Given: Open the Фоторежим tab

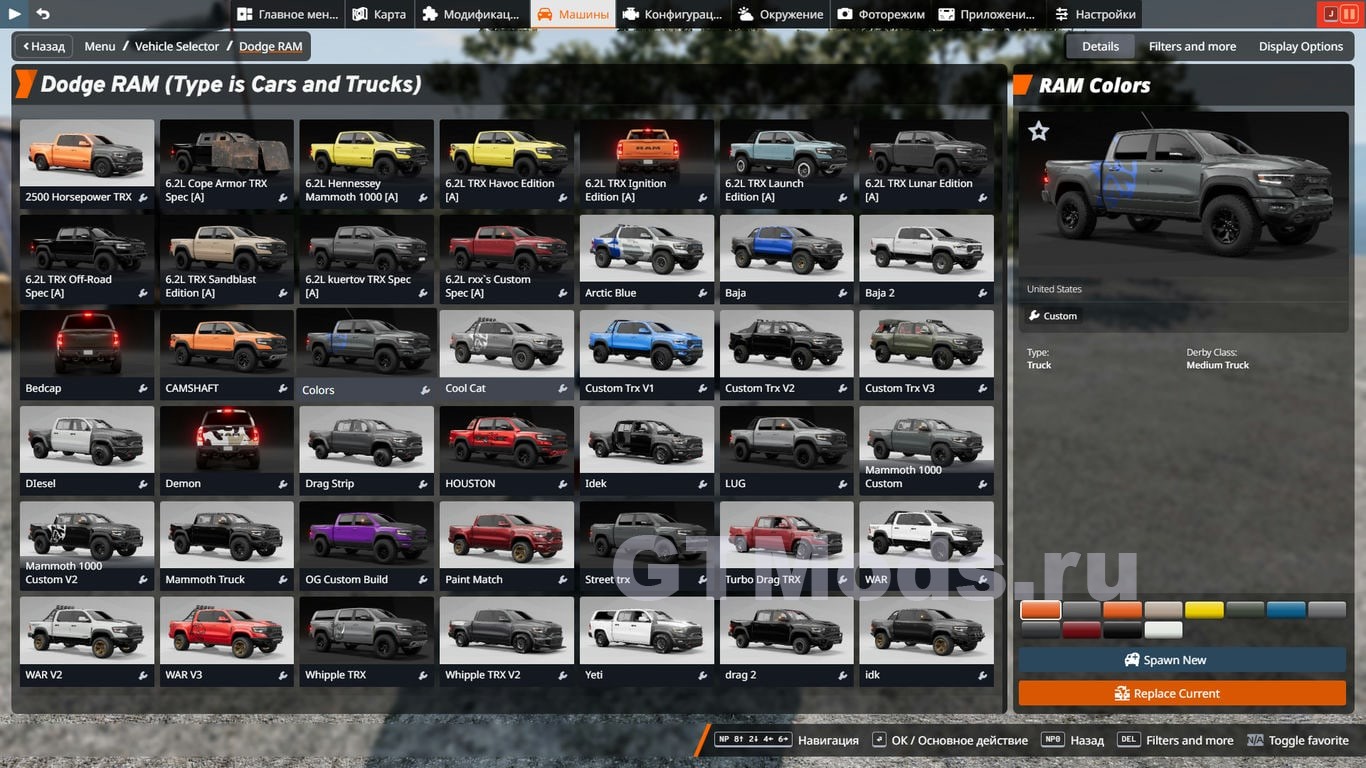Looking at the screenshot, I should pos(881,14).
